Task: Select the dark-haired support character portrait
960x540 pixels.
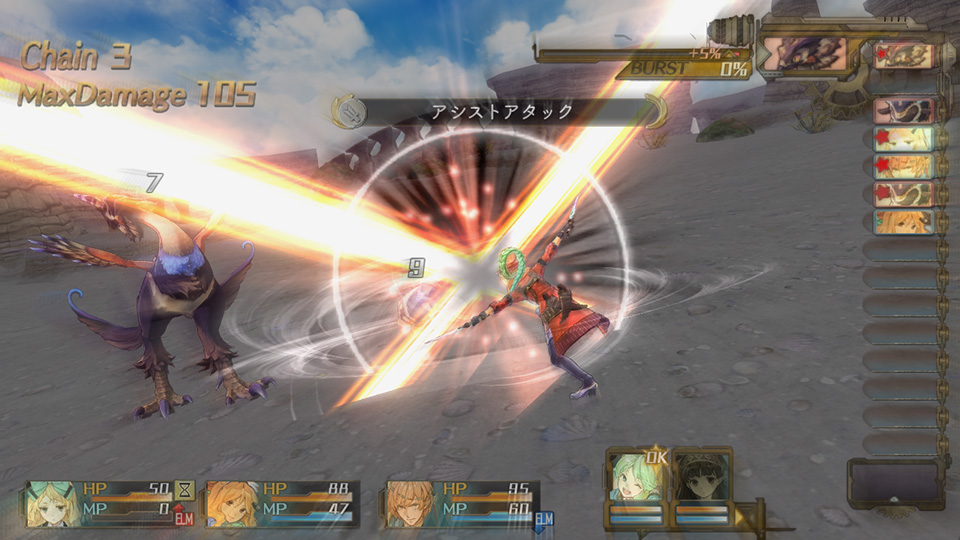Action: coord(700,480)
